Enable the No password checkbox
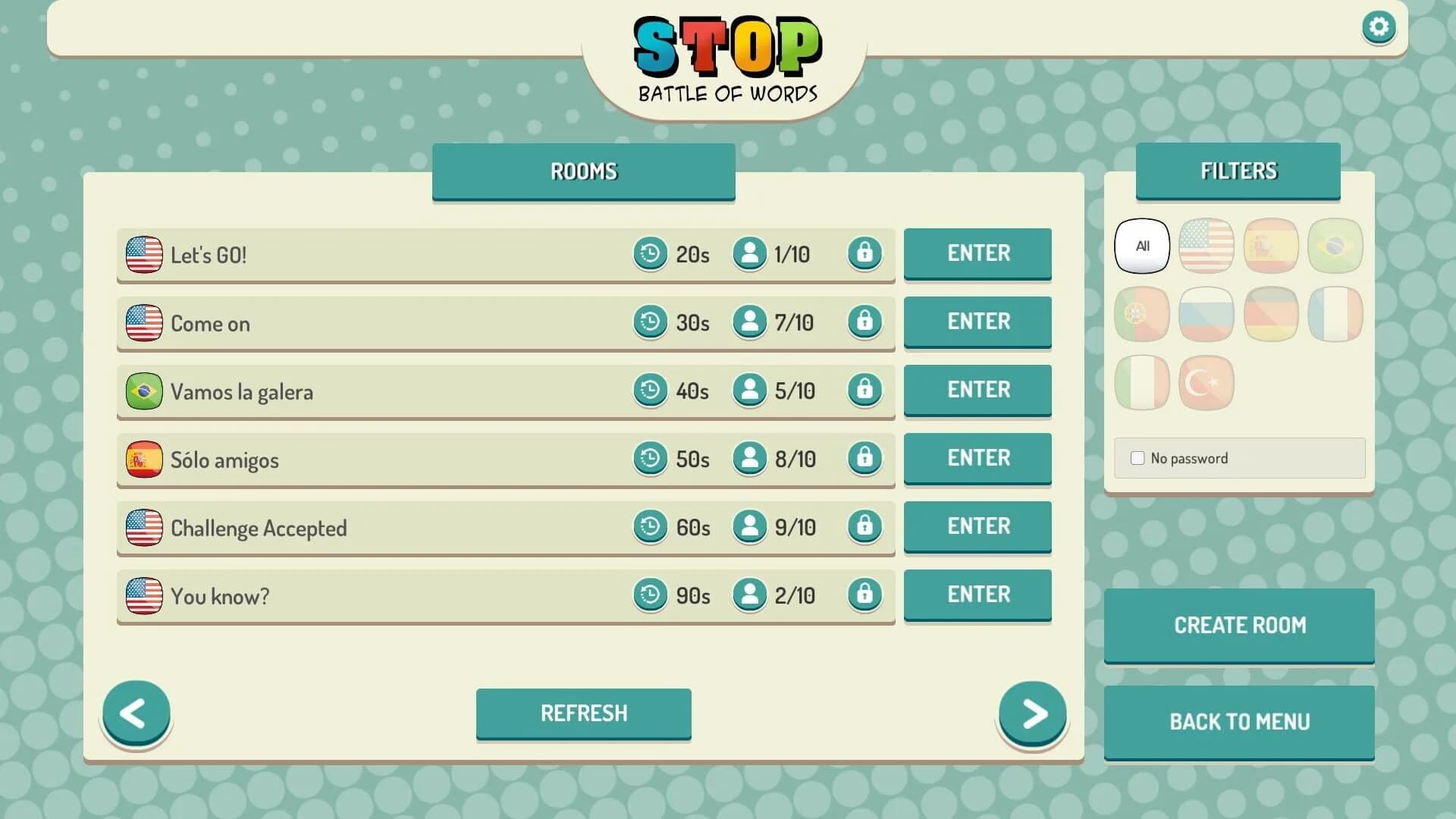 coord(1137,457)
